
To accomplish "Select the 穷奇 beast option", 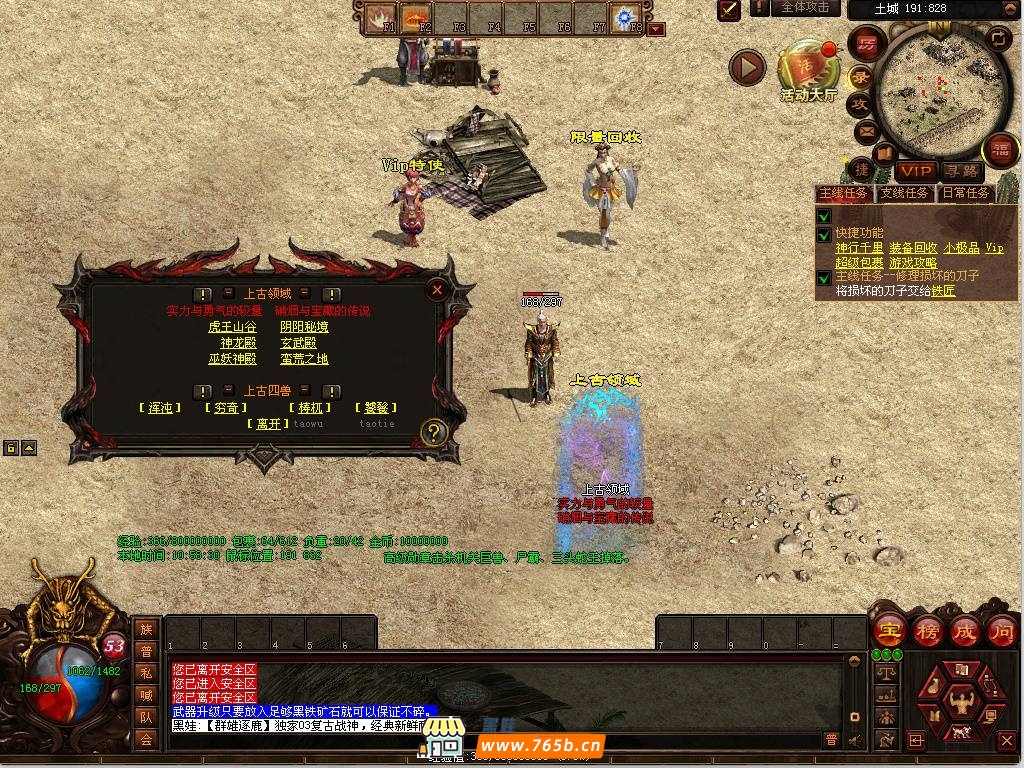I will tap(225, 408).
